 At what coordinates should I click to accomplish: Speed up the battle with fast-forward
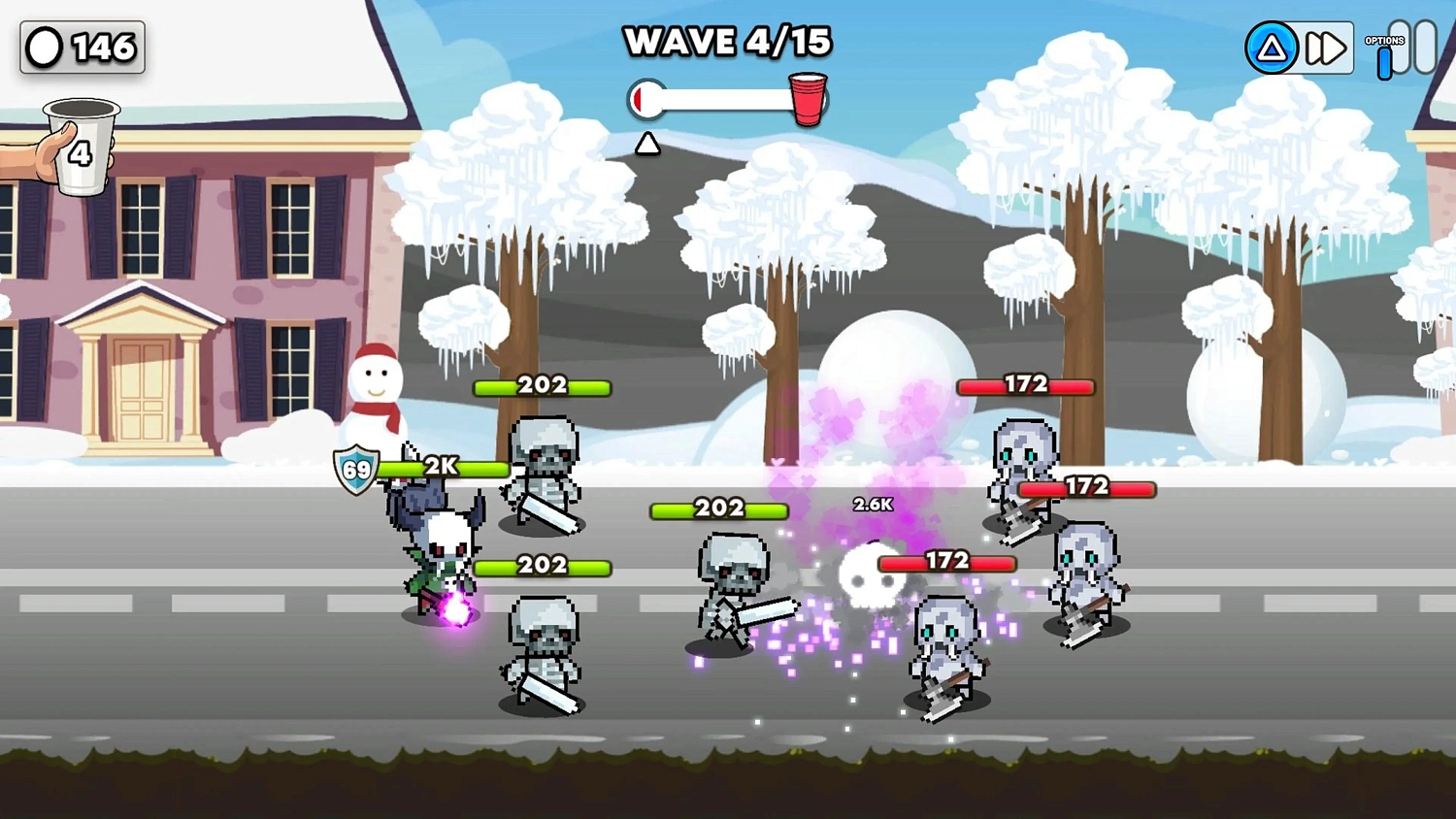1326,48
